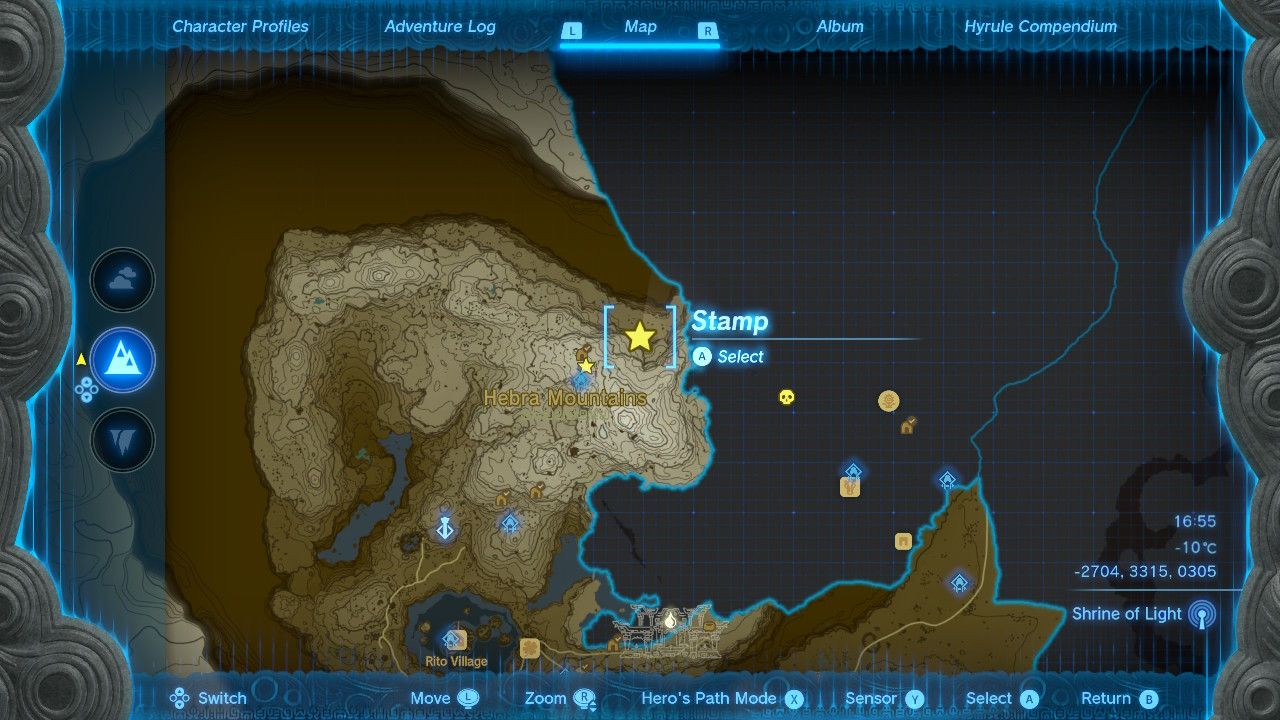Switch to the Adventure Log tab

tap(440, 27)
